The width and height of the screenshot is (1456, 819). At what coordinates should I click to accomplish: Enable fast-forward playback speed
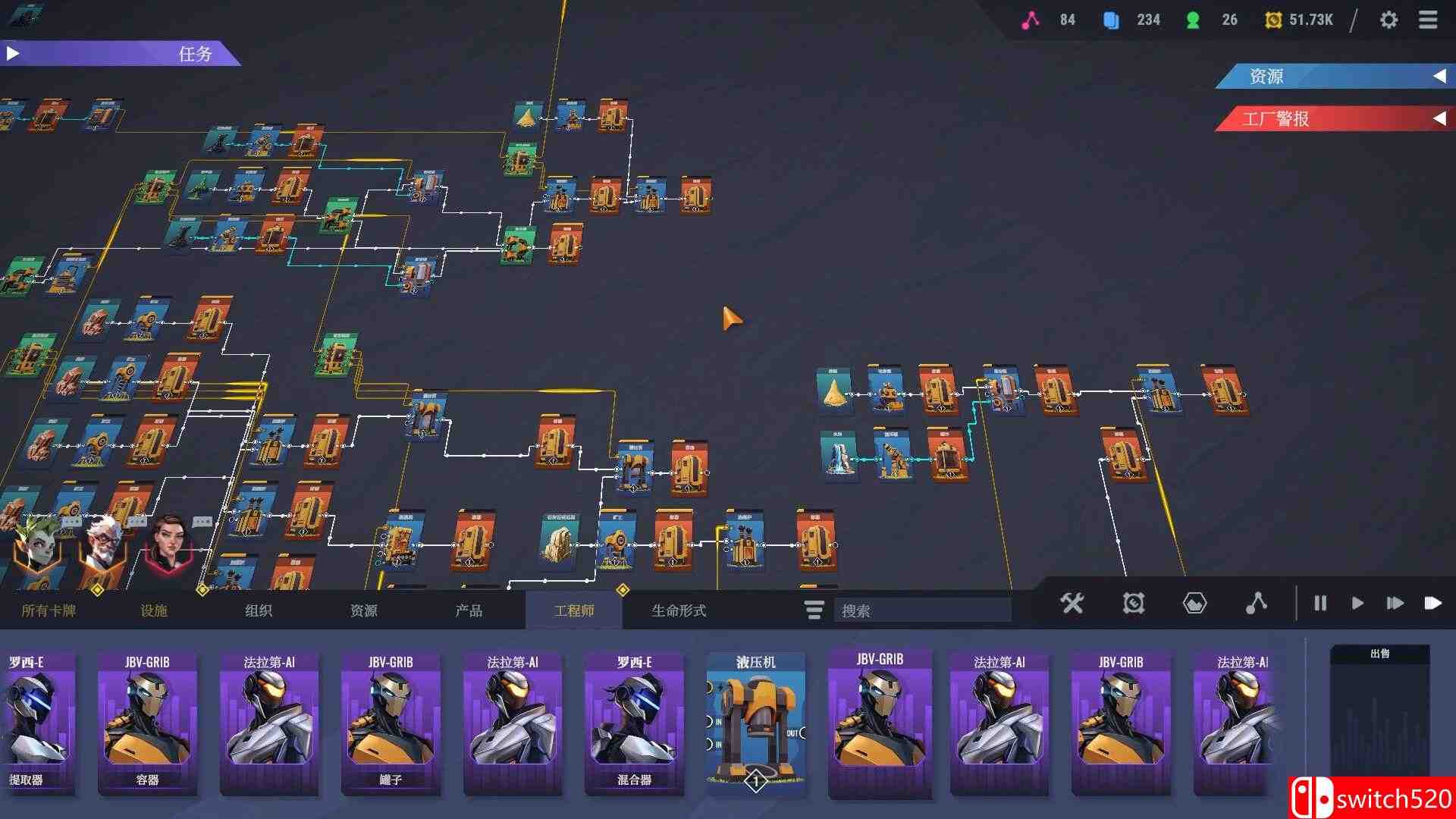(1395, 604)
